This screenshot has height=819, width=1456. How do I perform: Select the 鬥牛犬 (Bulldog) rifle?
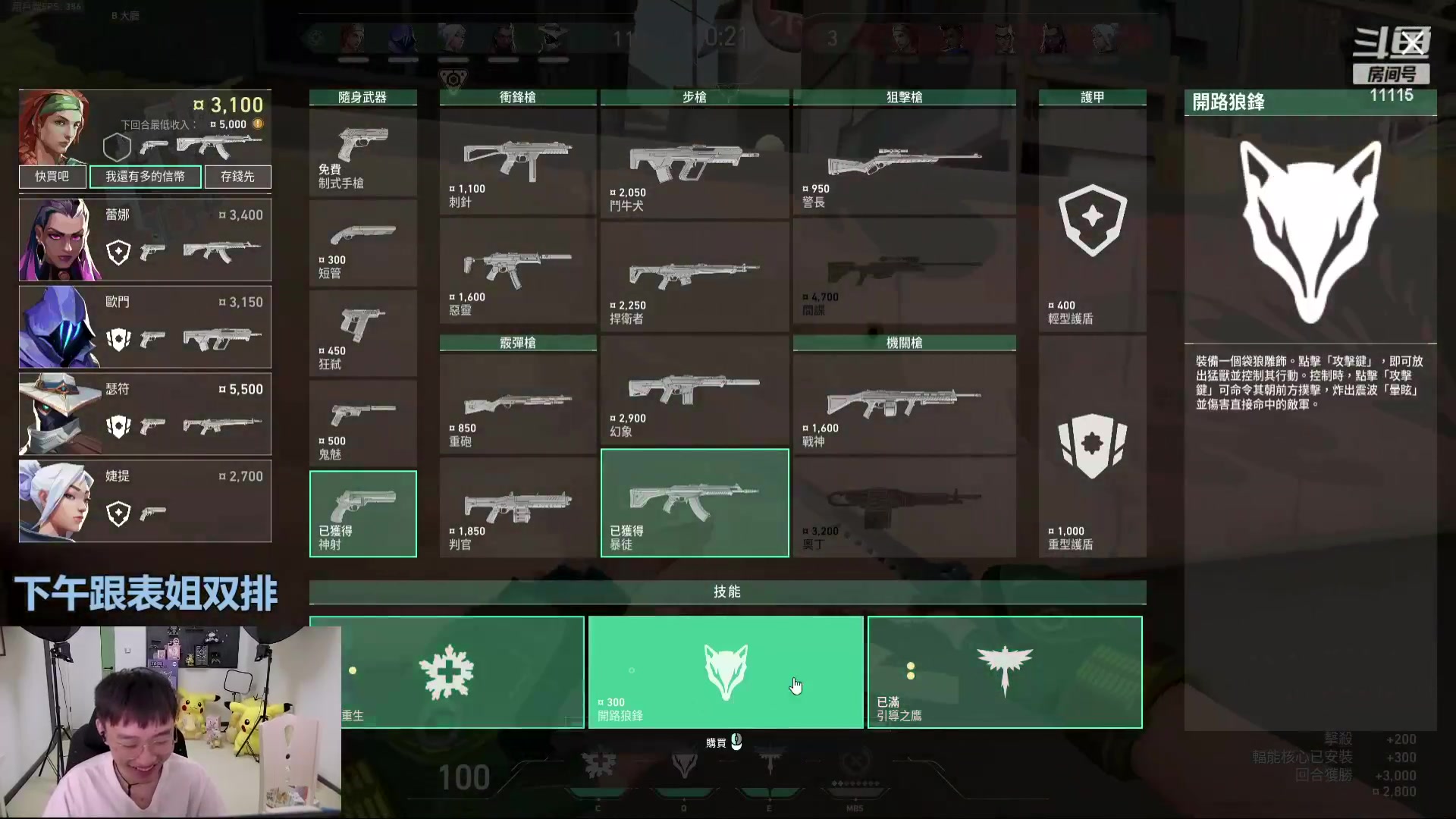coord(694,162)
